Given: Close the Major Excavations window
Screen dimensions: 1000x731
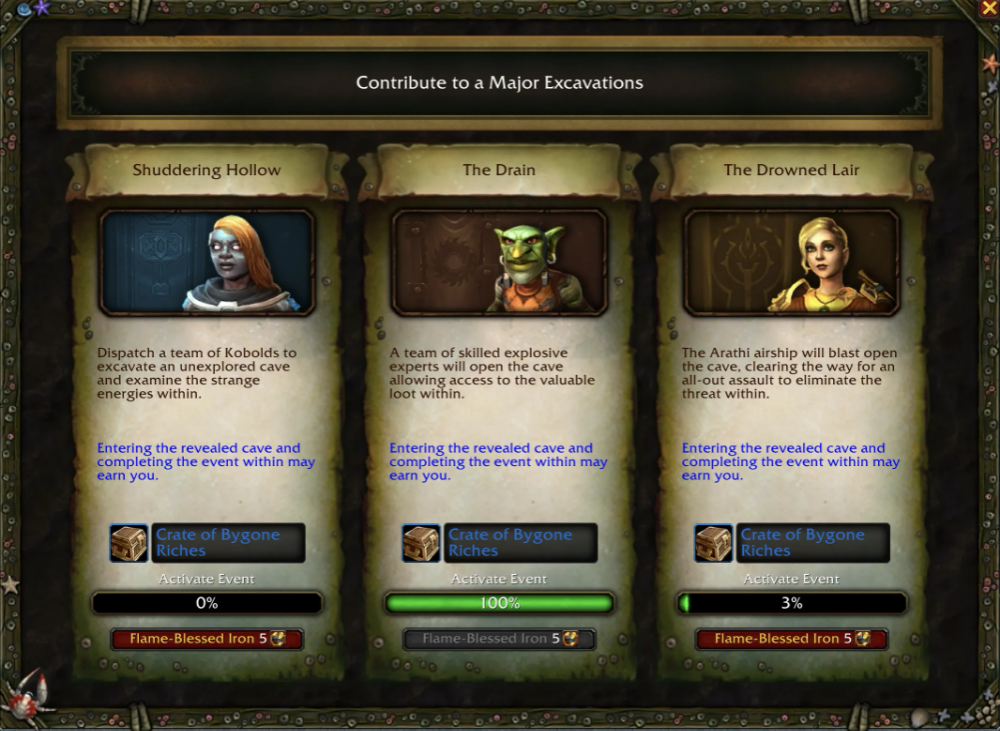Looking at the screenshot, I should [x=987, y=9].
